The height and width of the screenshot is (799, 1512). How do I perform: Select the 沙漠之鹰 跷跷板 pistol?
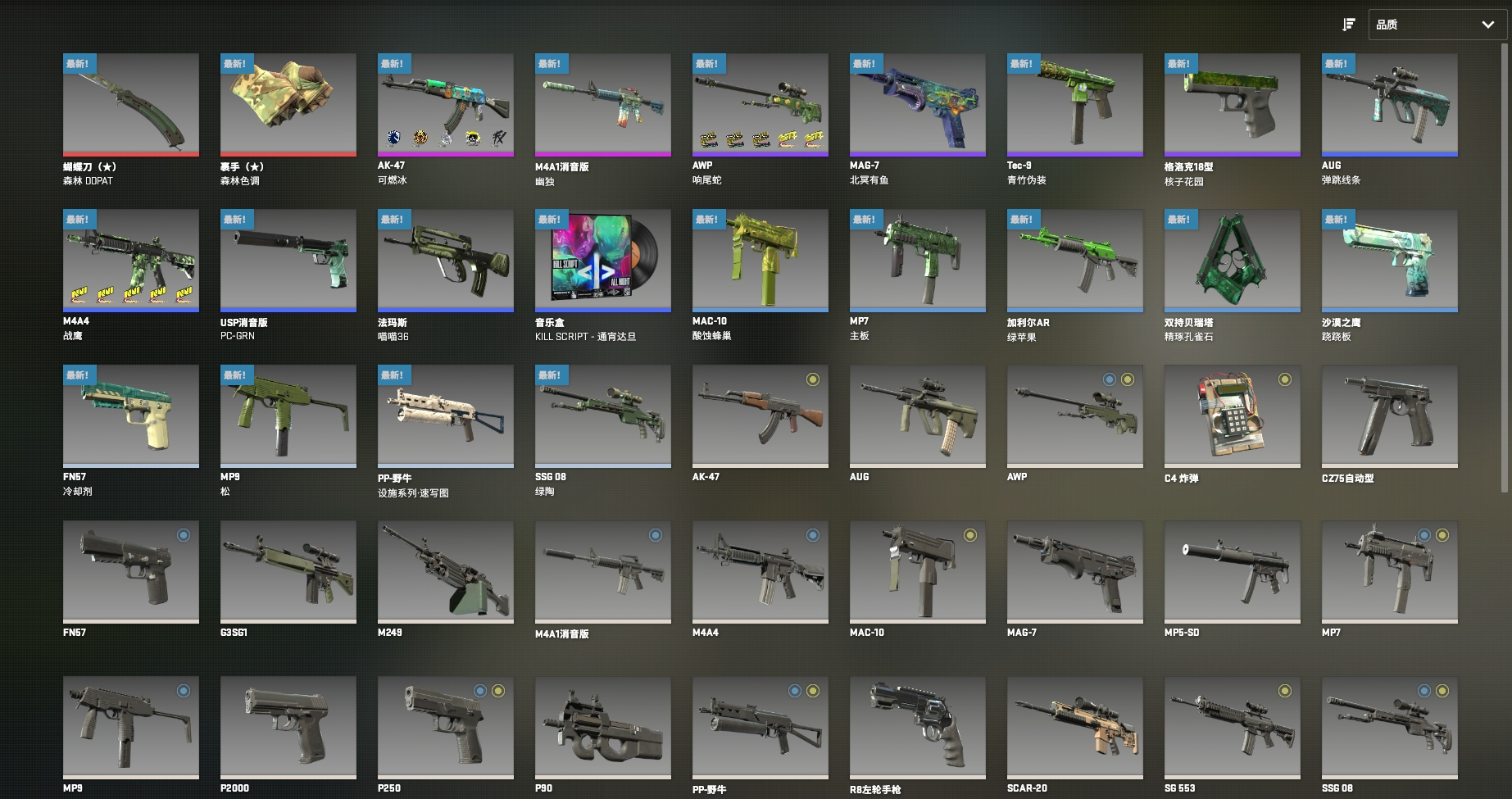1390,260
